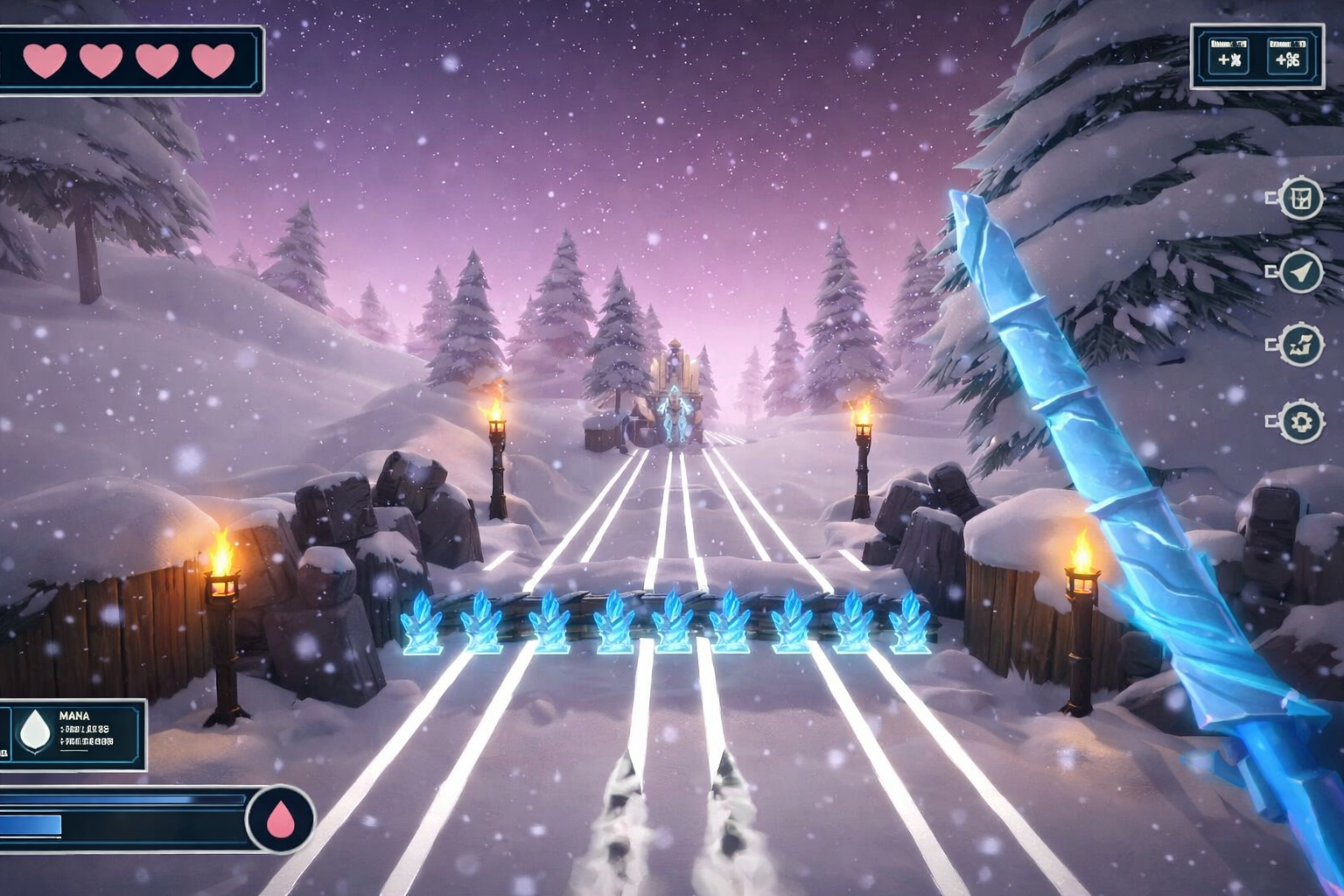The image size is (1344, 896).
Task: Activate the left plus bonus slot
Action: tap(1228, 56)
